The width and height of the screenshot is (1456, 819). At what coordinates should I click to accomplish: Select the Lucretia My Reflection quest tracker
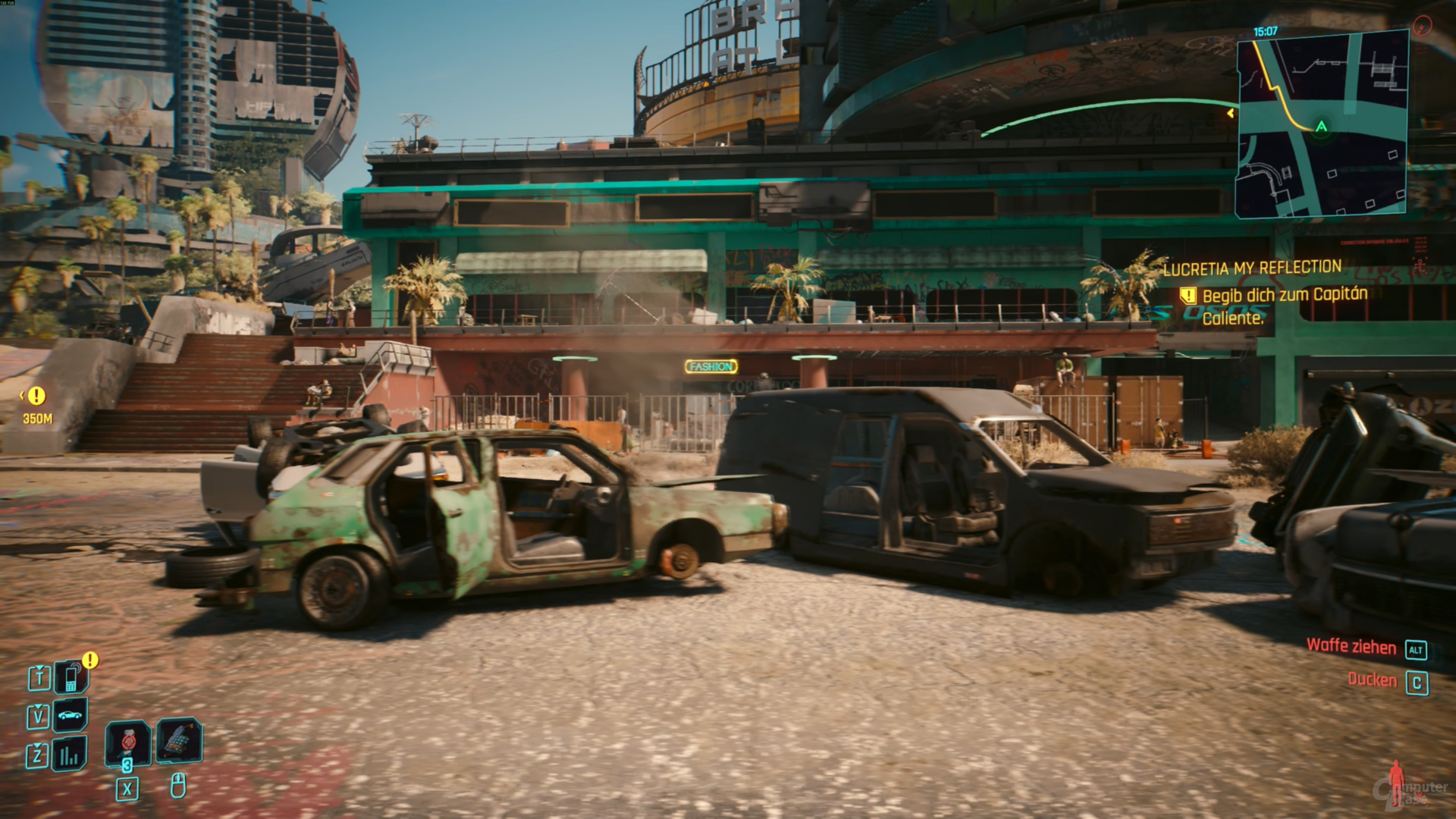pyautogui.click(x=1252, y=268)
